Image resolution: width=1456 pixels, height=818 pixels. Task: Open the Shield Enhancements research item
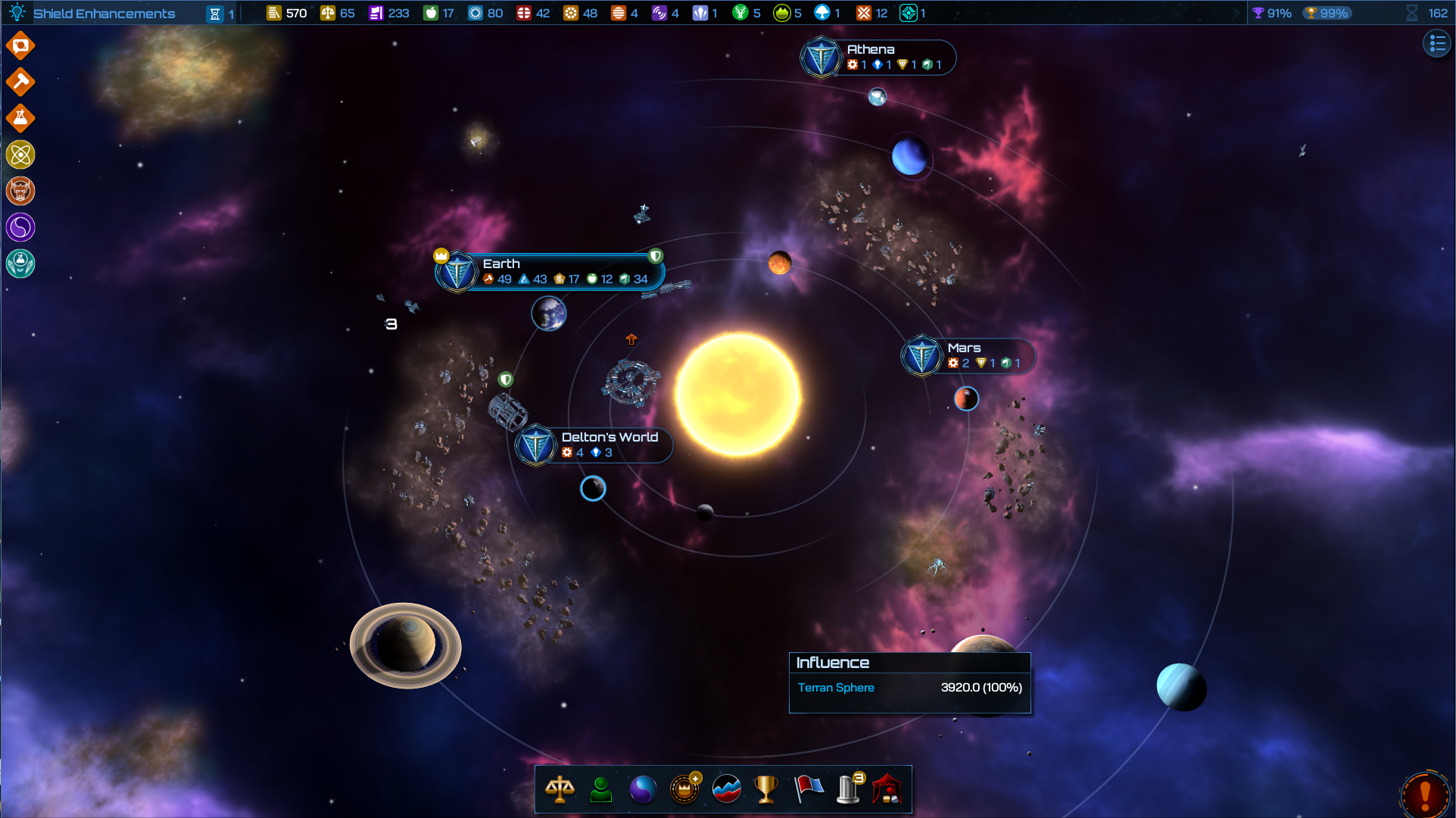(104, 14)
